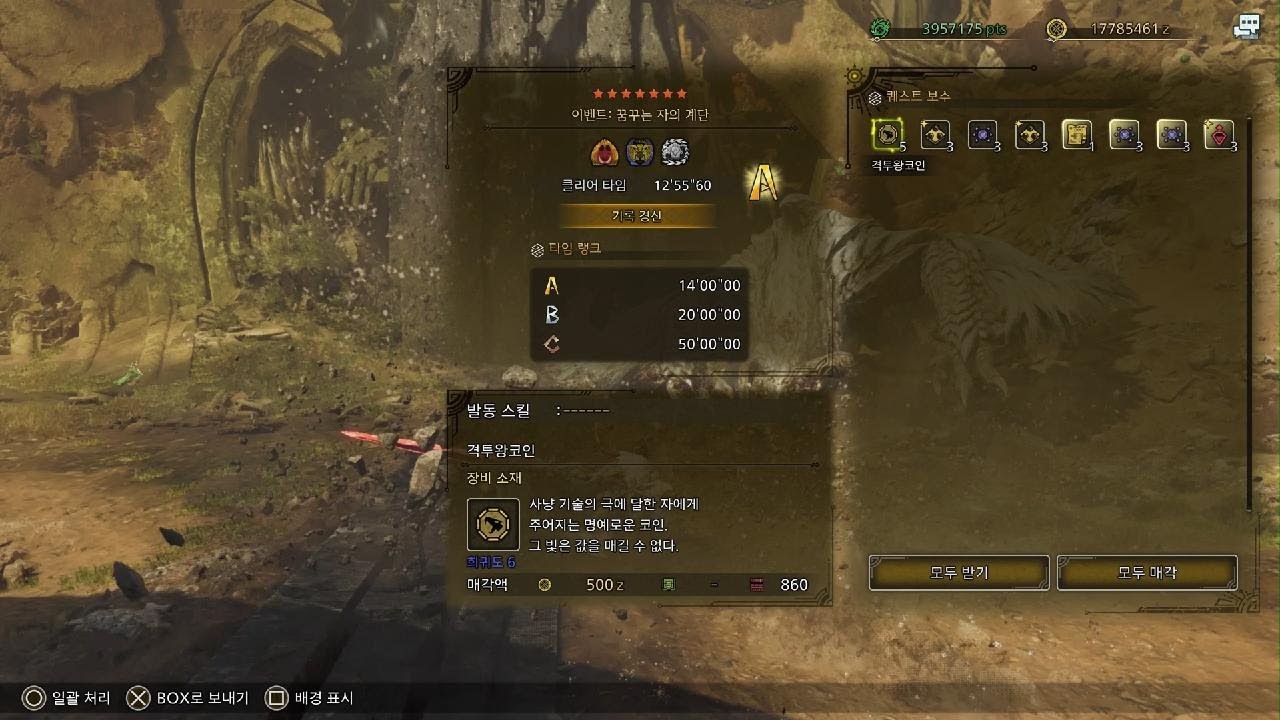
Task: Select the yellow scroll ticket reward slot
Action: pyautogui.click(x=1076, y=134)
